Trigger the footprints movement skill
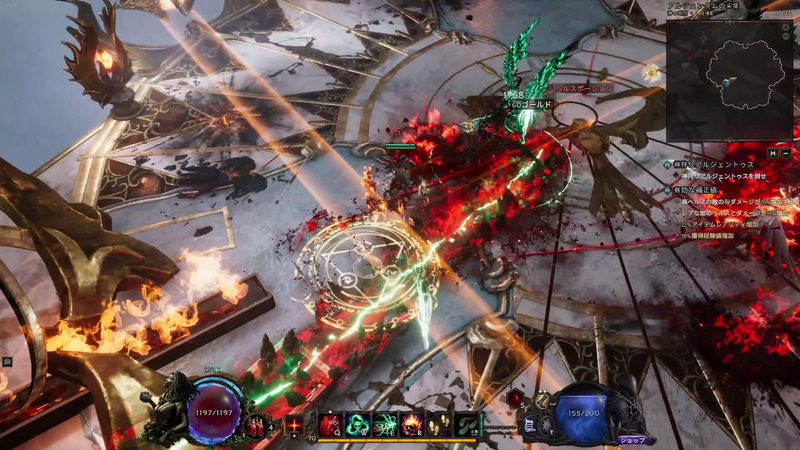Image resolution: width=800 pixels, height=450 pixels. tap(439, 425)
